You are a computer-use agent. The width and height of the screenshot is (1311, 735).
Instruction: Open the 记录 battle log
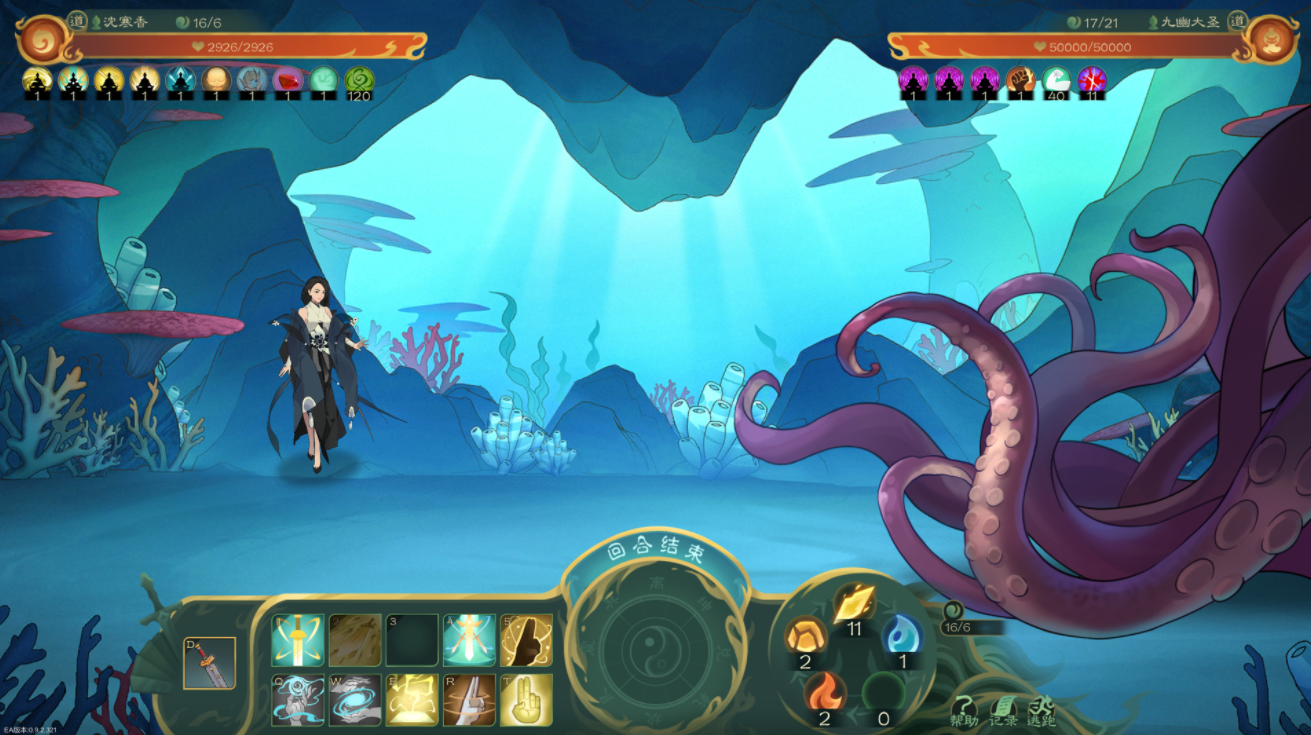pyautogui.click(x=1002, y=710)
